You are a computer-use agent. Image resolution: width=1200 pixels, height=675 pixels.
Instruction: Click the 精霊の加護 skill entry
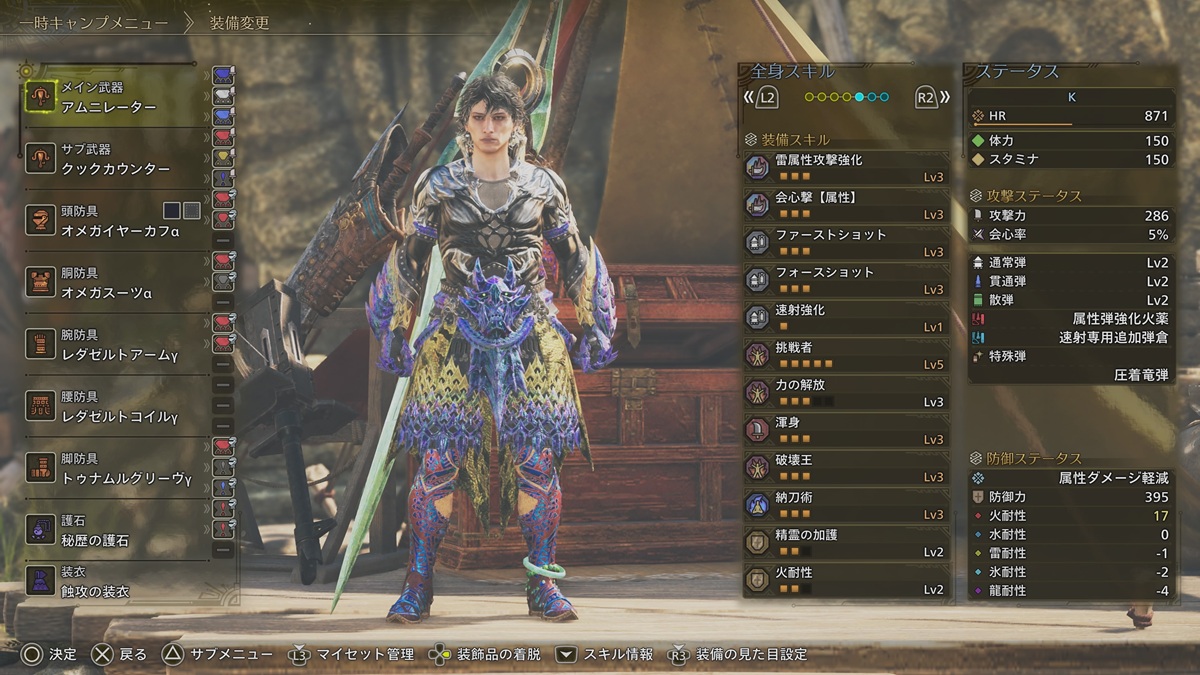(x=846, y=542)
